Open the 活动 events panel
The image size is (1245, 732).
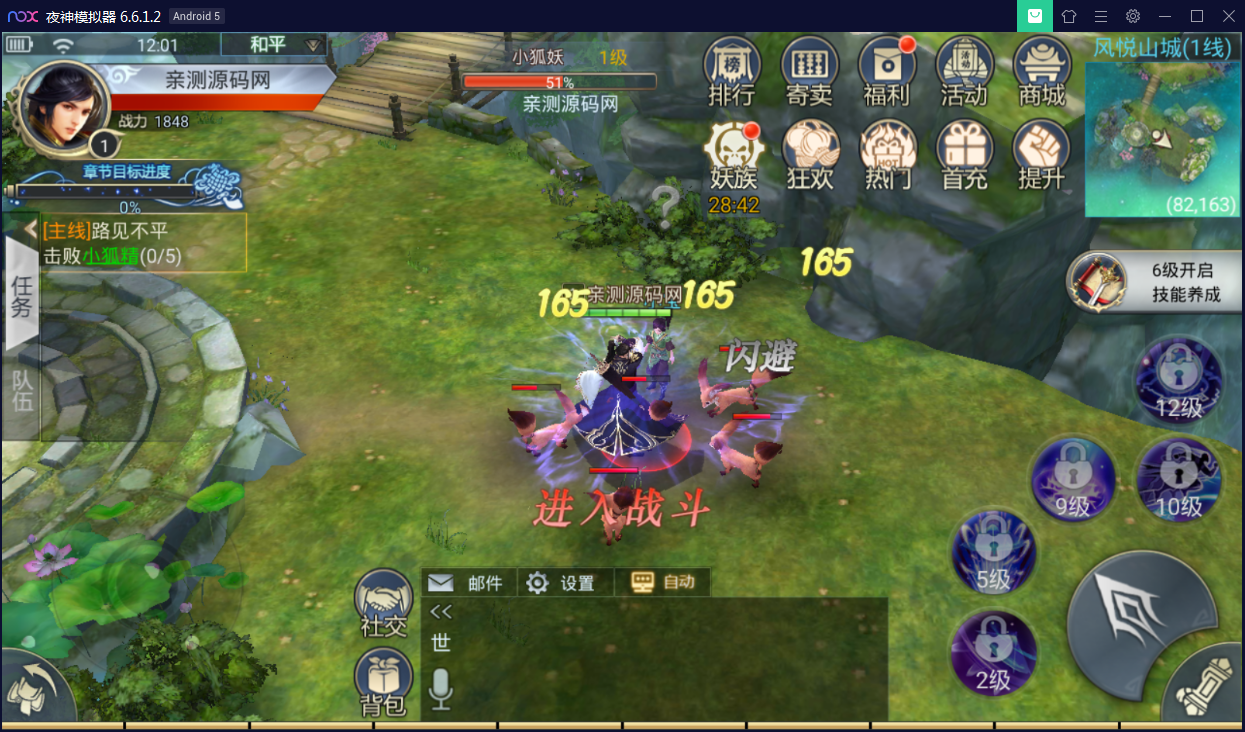[x=963, y=71]
